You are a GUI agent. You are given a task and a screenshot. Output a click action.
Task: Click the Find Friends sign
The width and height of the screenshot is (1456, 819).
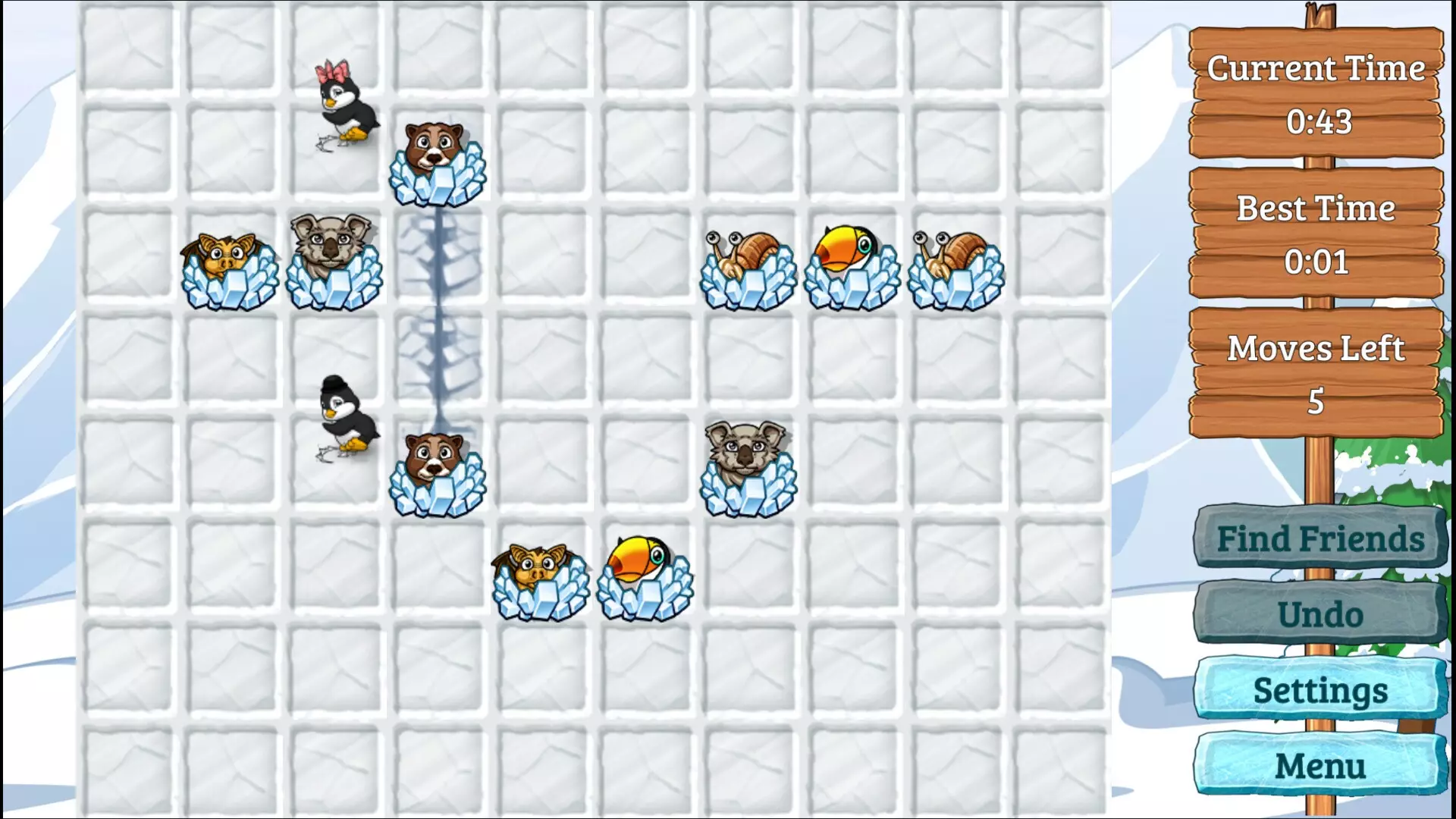(1319, 539)
